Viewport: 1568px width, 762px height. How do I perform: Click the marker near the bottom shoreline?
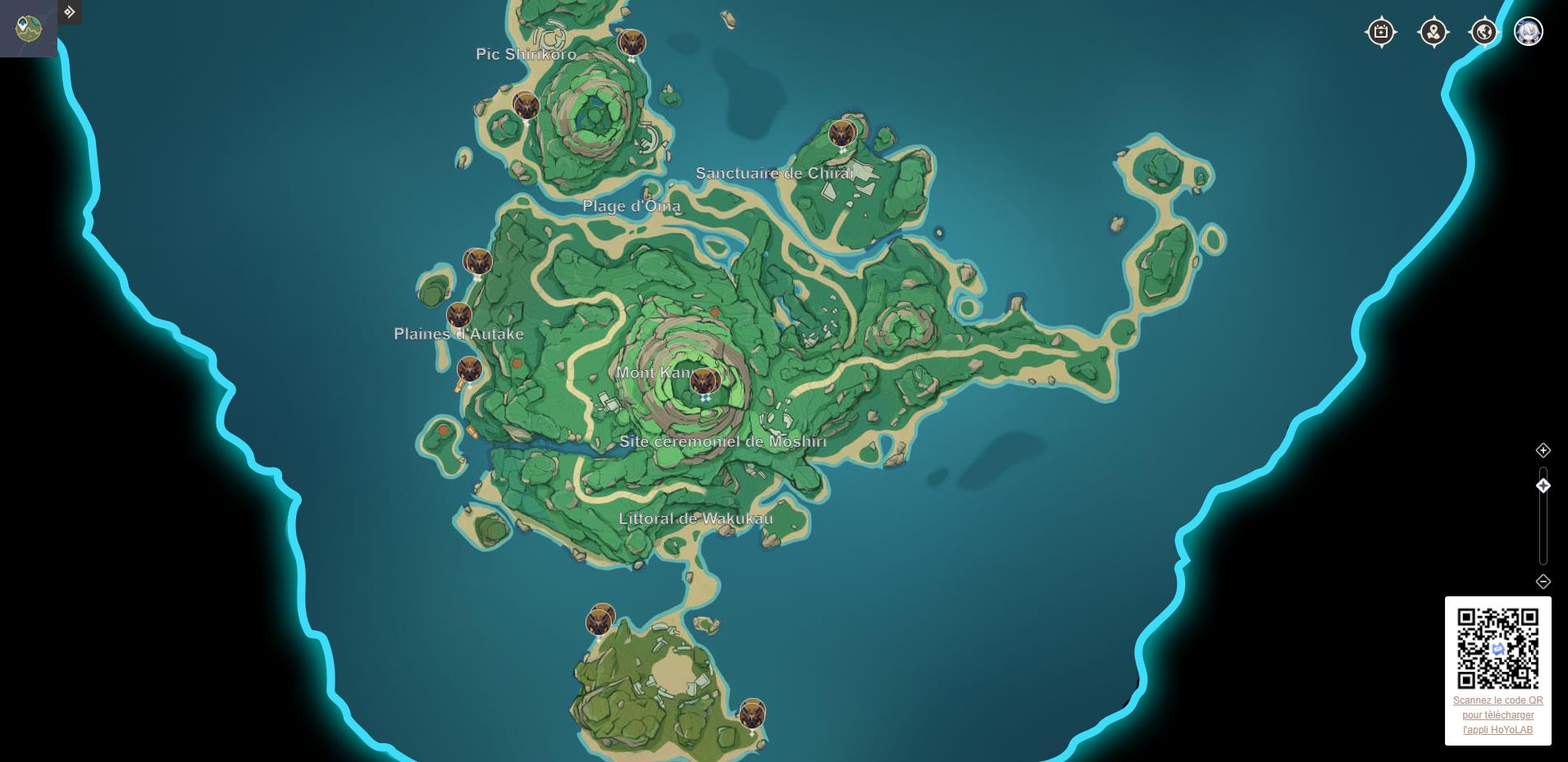752,714
